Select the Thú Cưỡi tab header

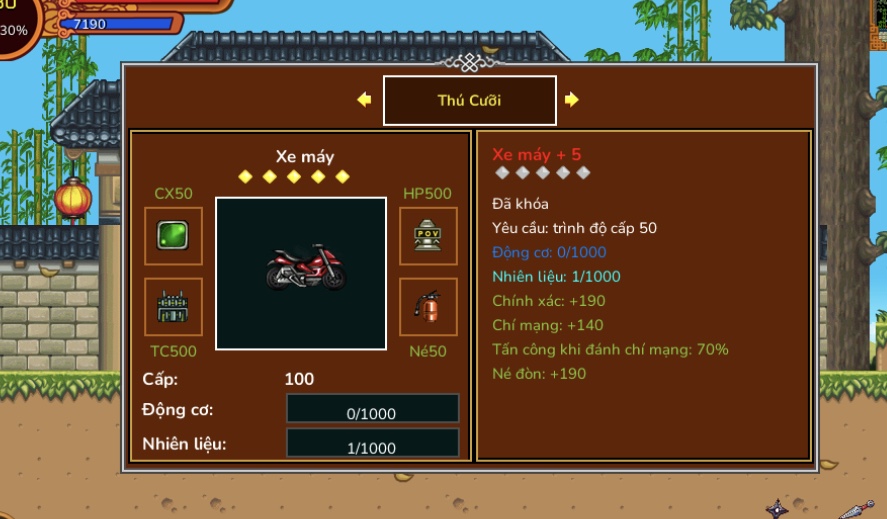point(469,101)
